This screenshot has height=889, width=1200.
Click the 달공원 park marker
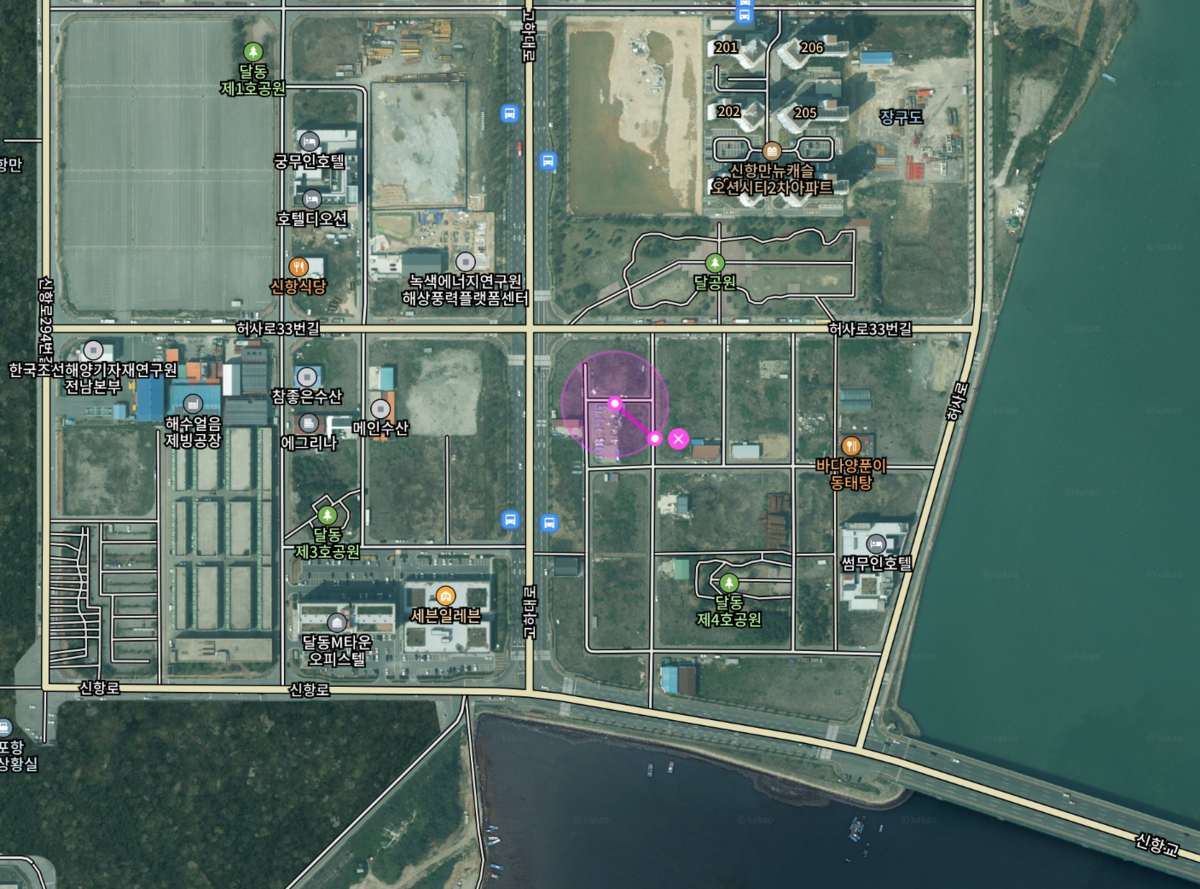click(714, 263)
